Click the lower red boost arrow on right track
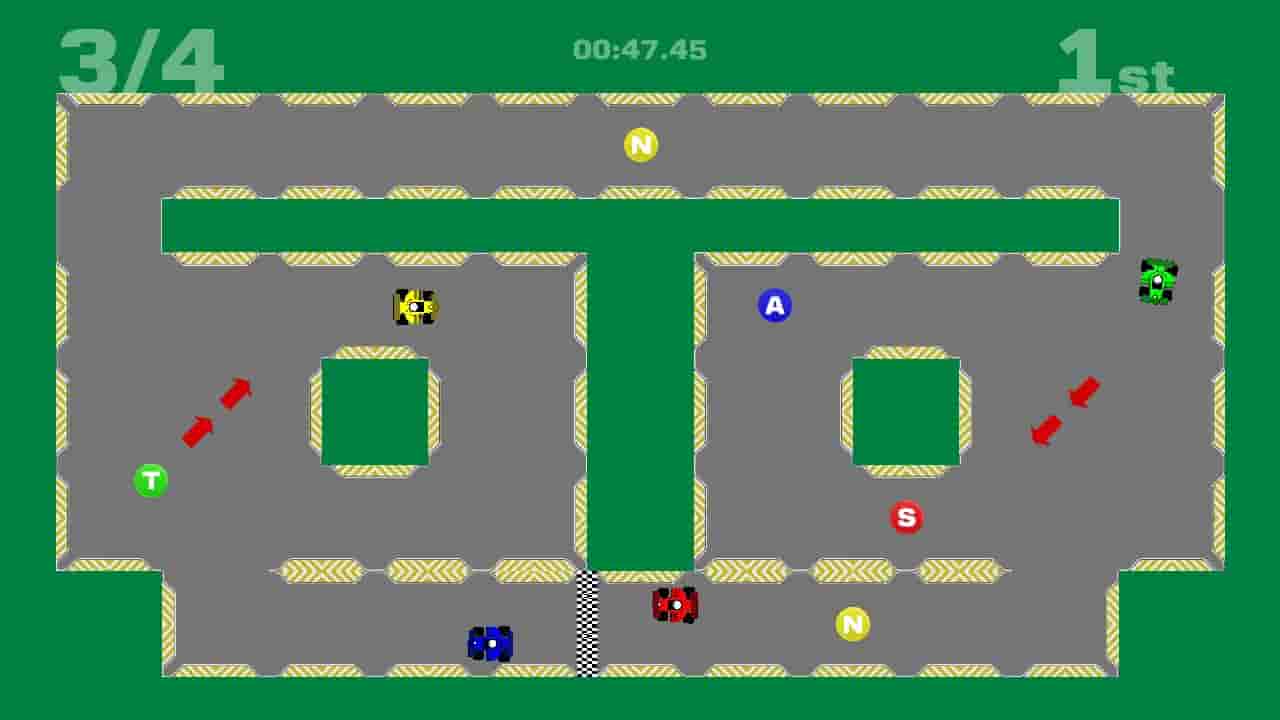The width and height of the screenshot is (1280, 720). [1043, 432]
